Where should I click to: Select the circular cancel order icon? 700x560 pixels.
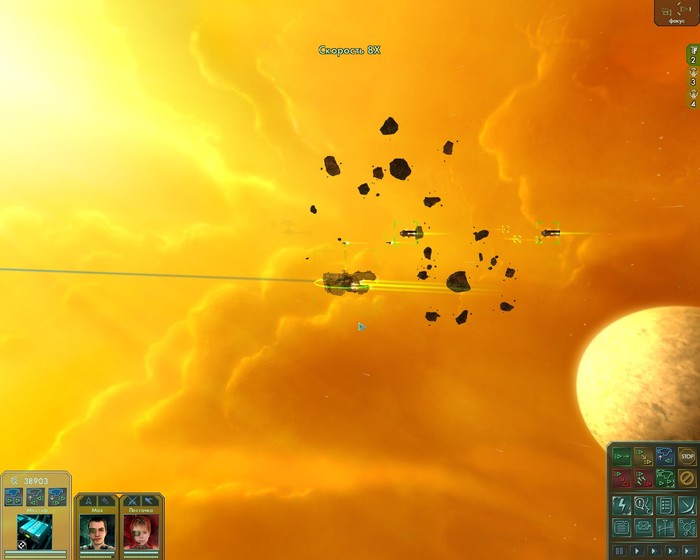coord(686,478)
